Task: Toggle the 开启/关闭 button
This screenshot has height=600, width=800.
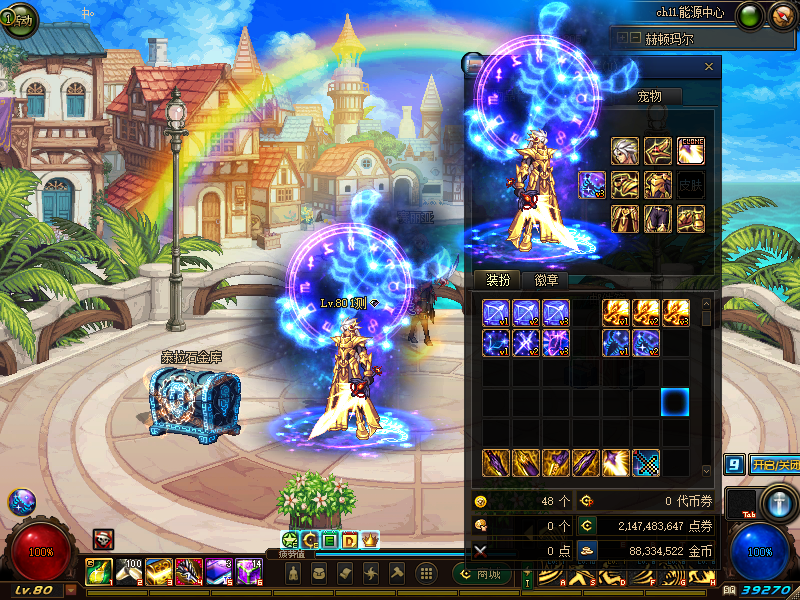Action: pyautogui.click(x=776, y=465)
